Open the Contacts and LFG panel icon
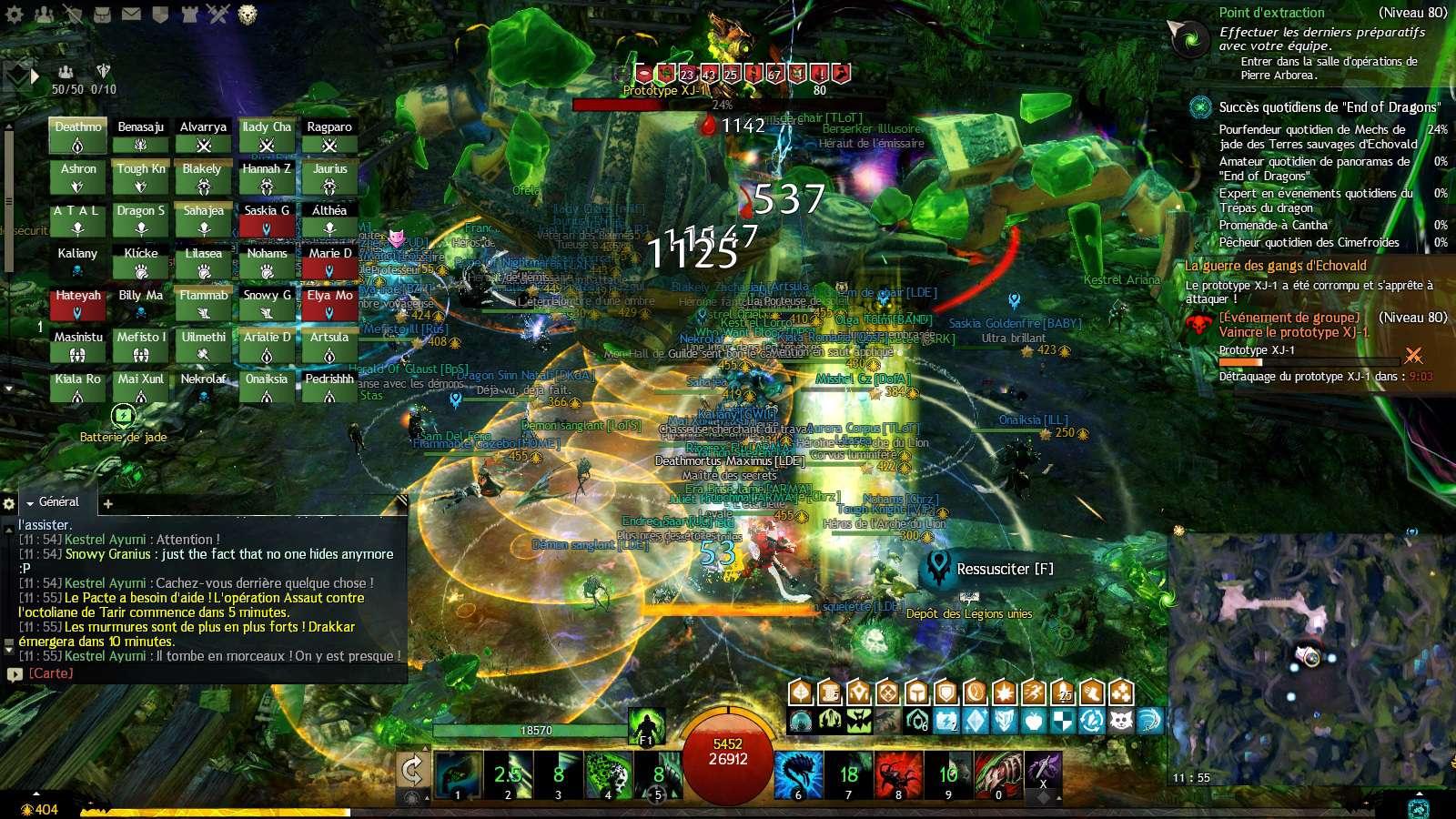This screenshot has height=819, width=1456. (44, 14)
